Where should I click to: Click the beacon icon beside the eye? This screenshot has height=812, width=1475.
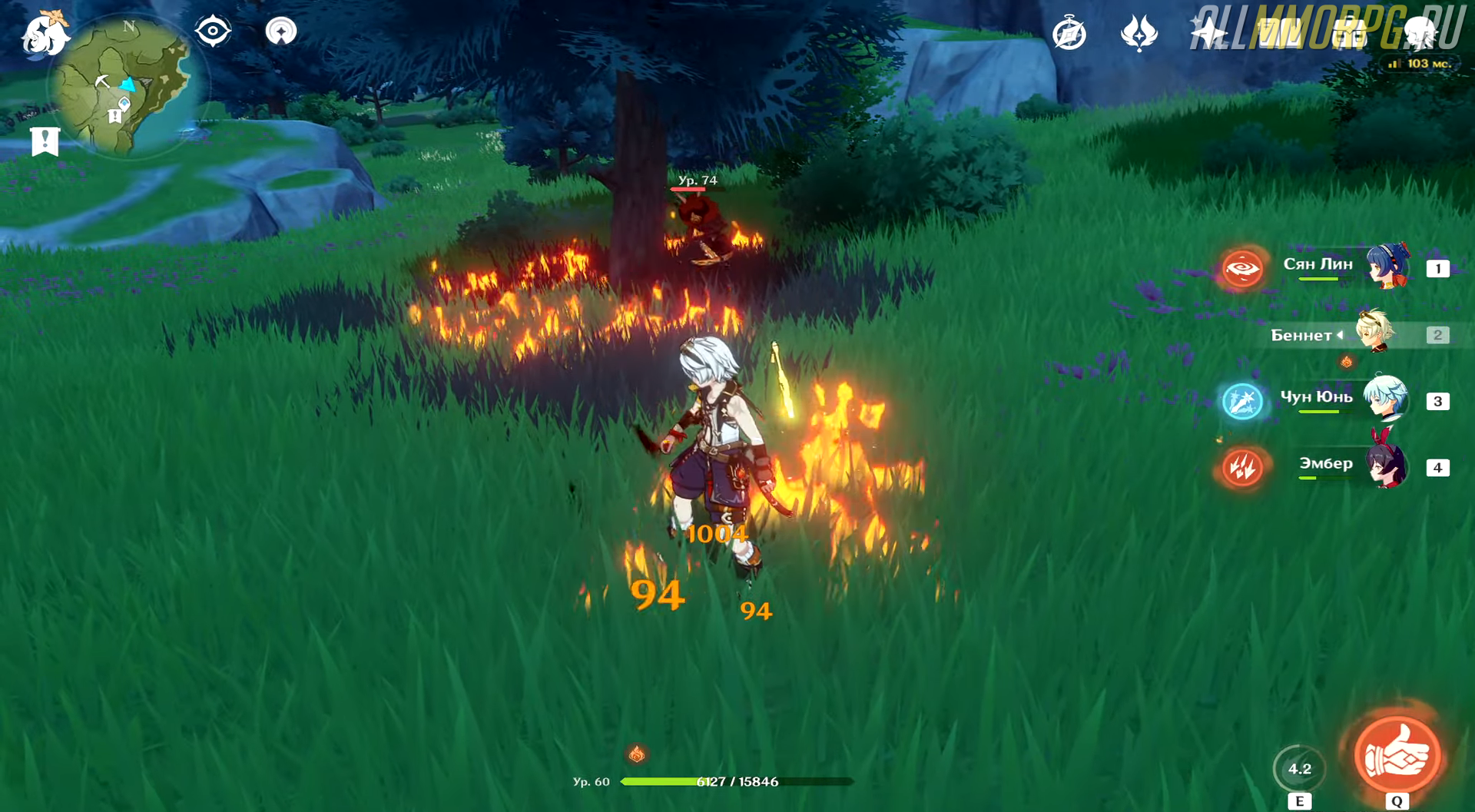(280, 31)
